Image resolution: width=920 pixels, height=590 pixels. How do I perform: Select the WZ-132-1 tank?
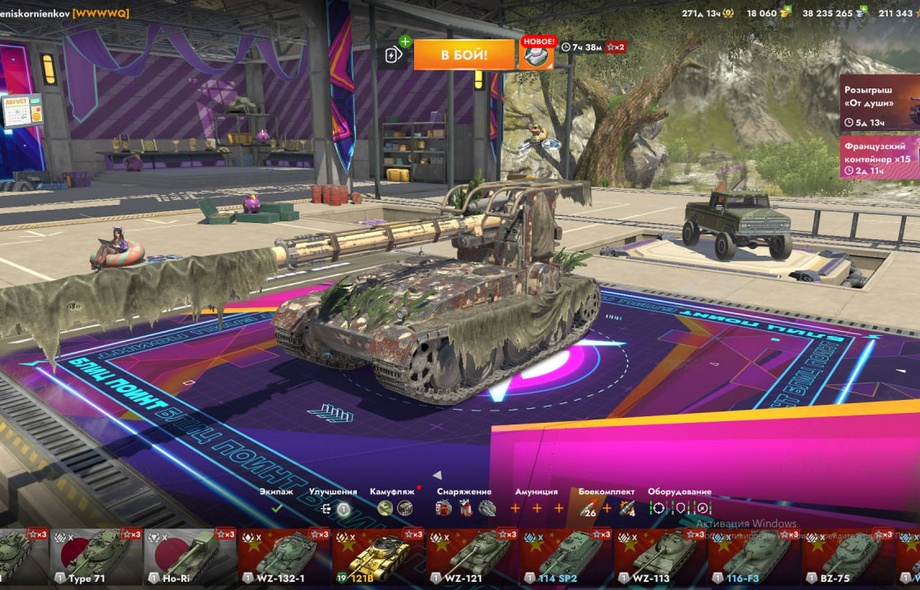(x=280, y=557)
